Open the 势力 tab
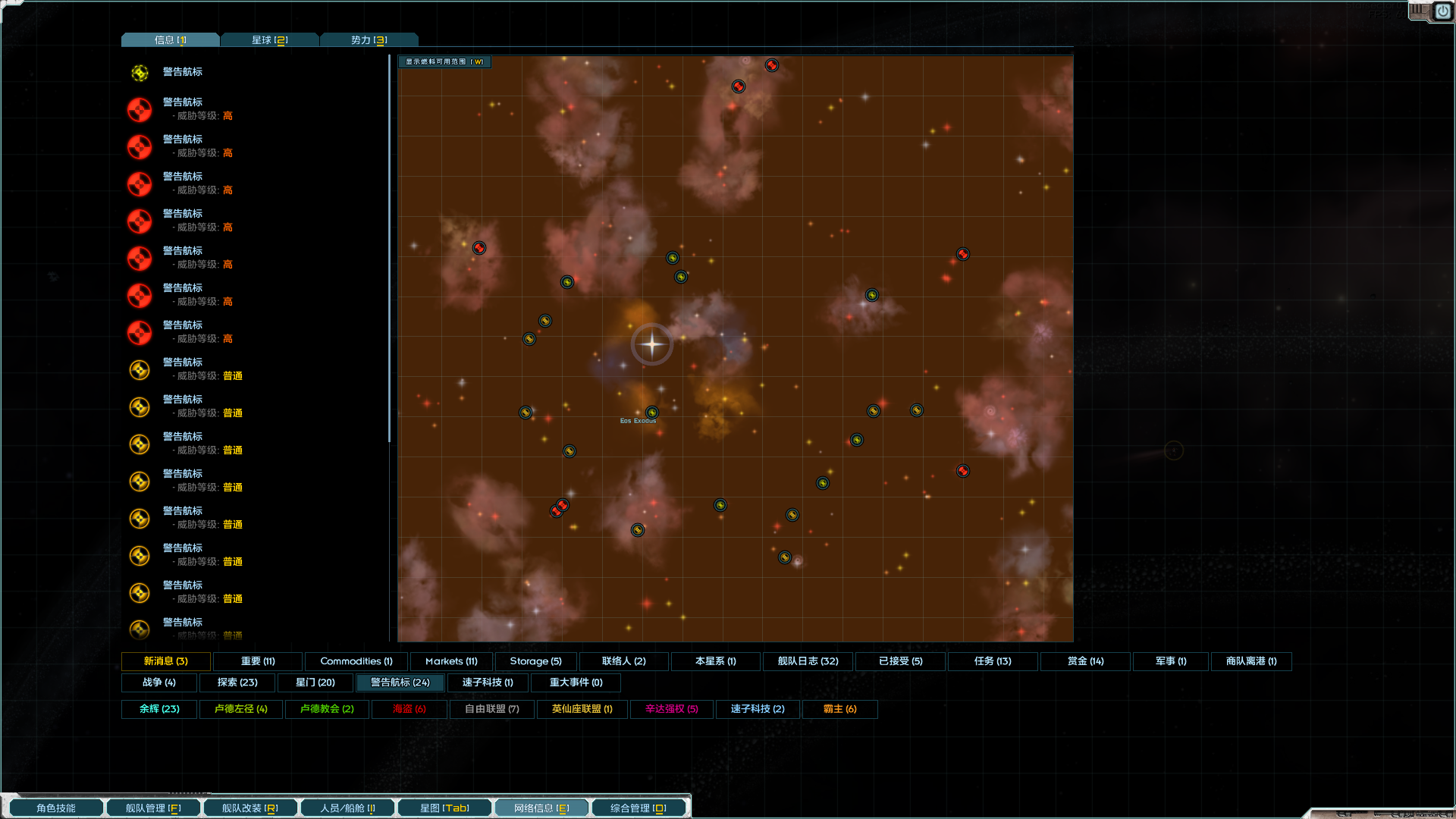Screen dimensions: 1456x819 pos(369,39)
